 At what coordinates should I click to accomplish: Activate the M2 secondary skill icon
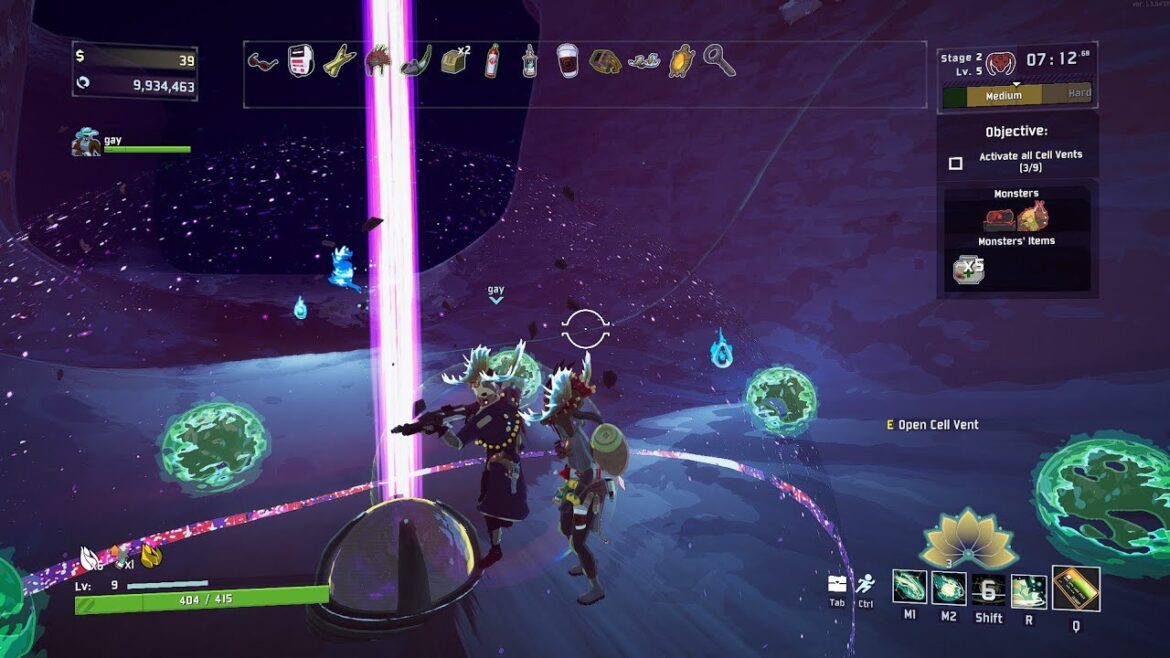click(948, 588)
